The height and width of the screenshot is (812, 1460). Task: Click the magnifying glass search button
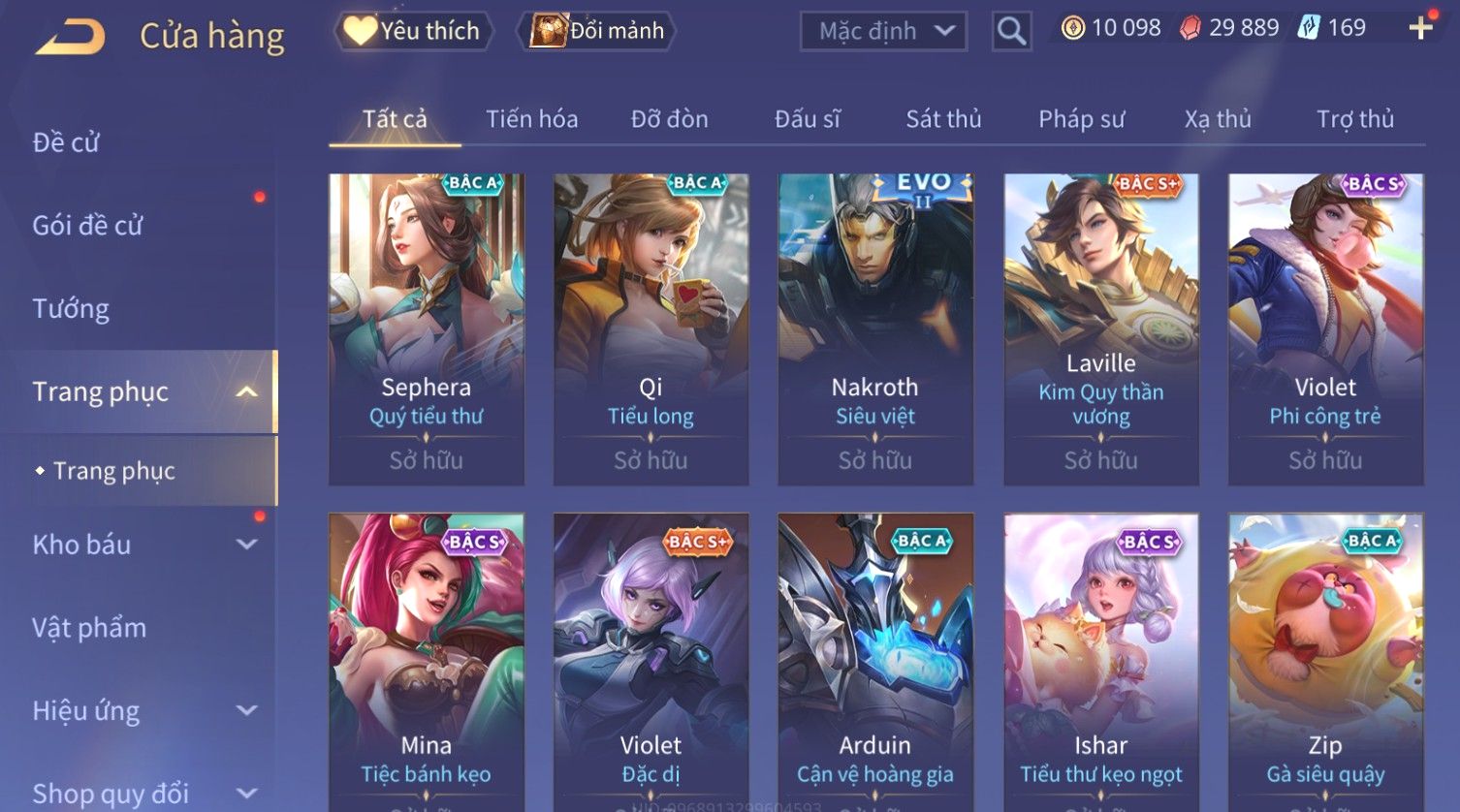tap(1011, 32)
